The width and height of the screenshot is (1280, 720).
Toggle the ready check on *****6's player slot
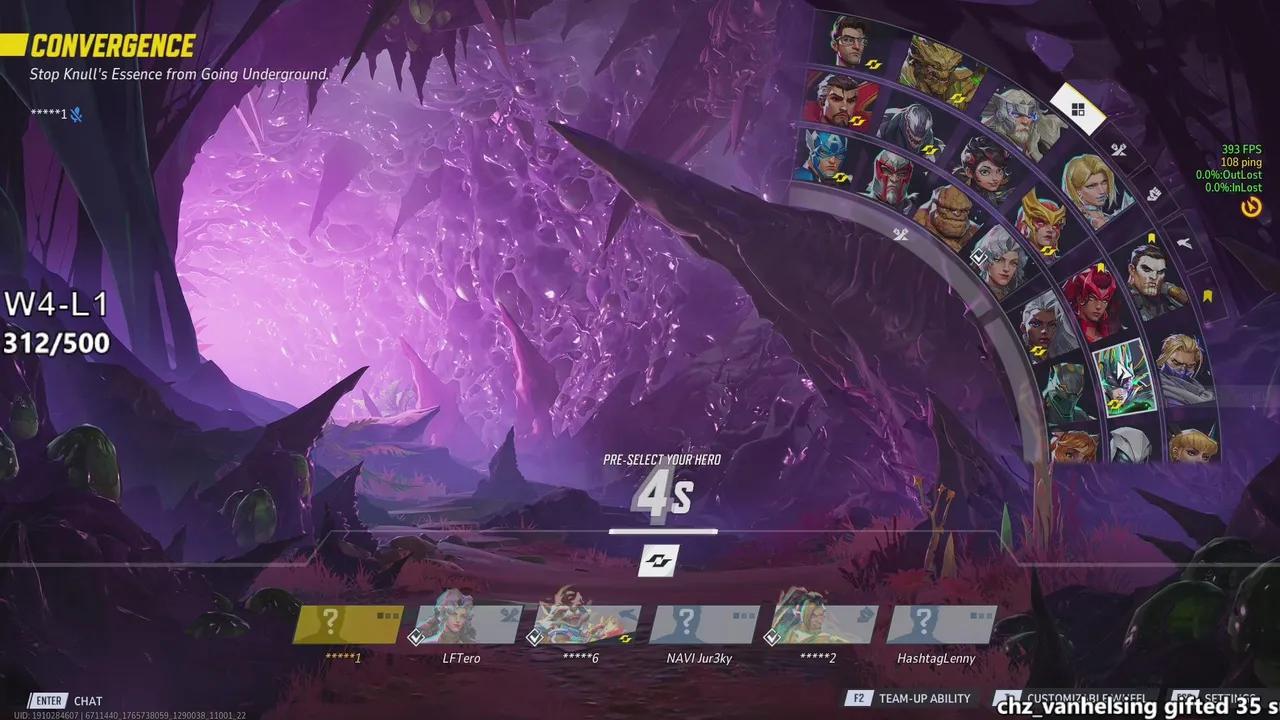[x=536, y=639]
